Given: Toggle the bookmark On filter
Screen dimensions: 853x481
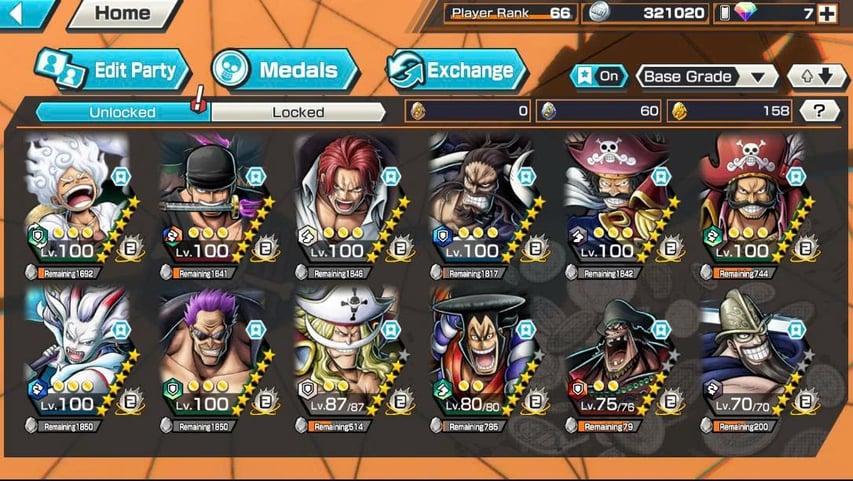Looking at the screenshot, I should (598, 76).
